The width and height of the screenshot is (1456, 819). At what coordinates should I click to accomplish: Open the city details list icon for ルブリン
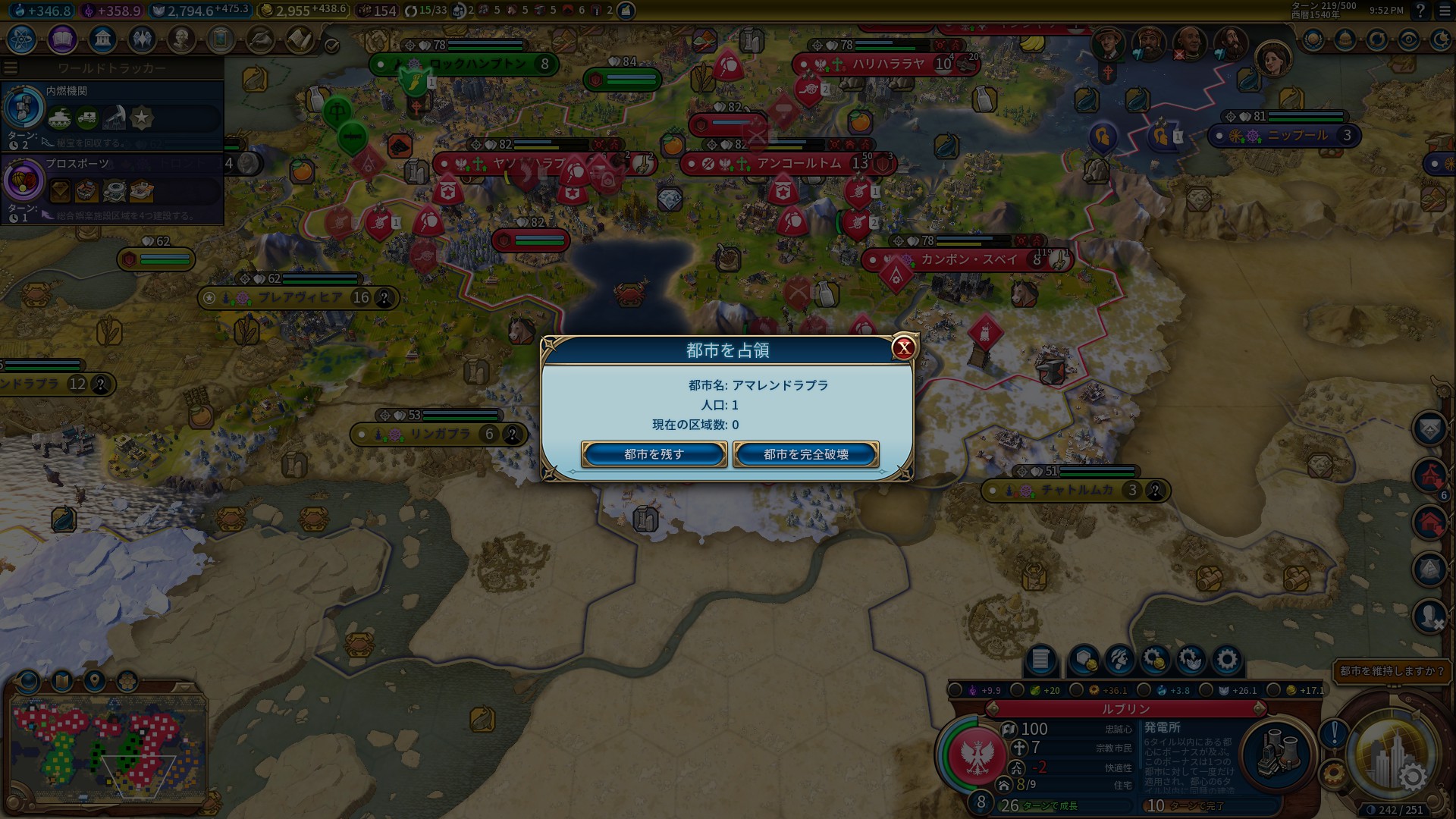(1040, 660)
